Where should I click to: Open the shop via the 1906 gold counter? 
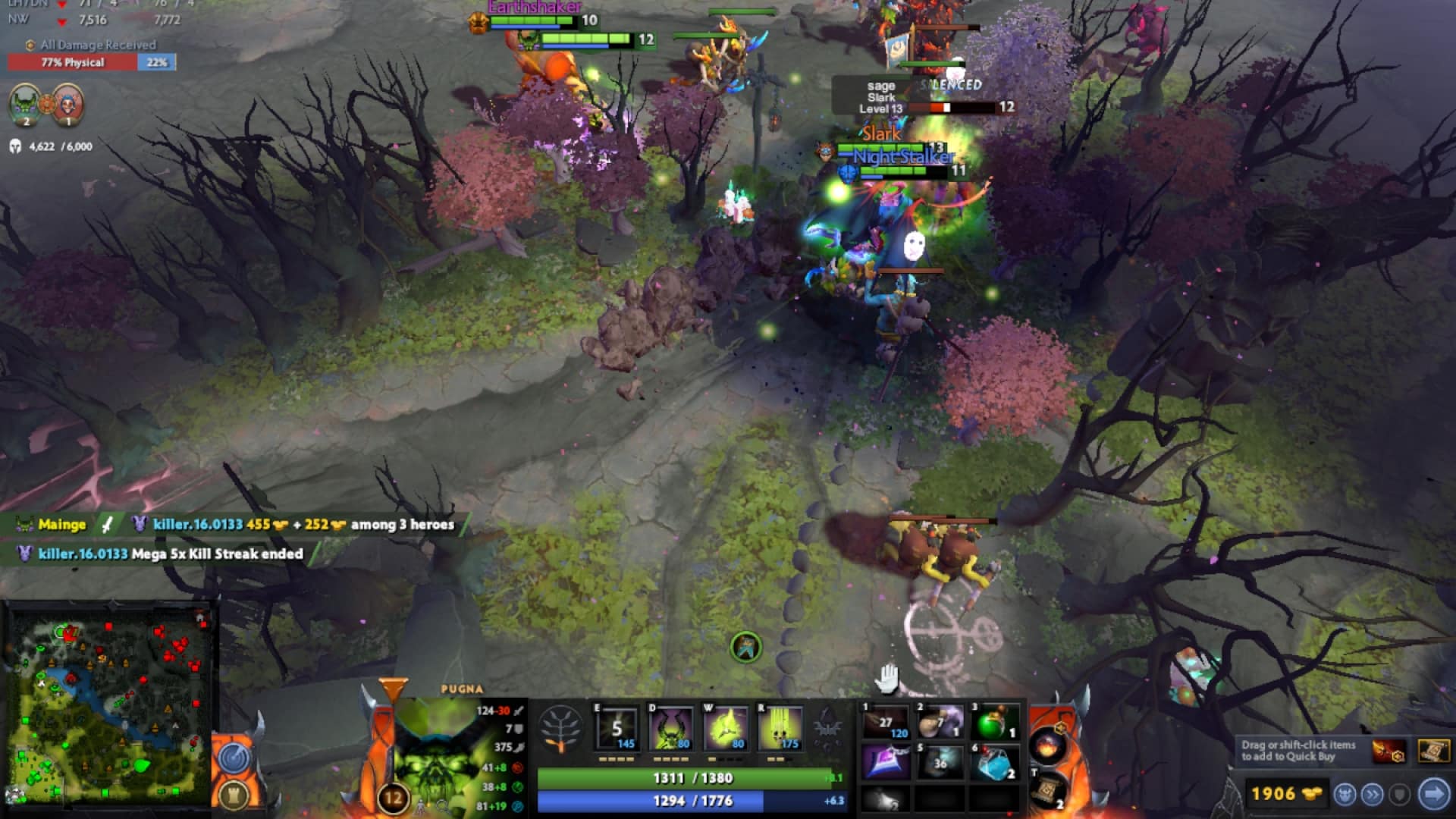[1288, 795]
